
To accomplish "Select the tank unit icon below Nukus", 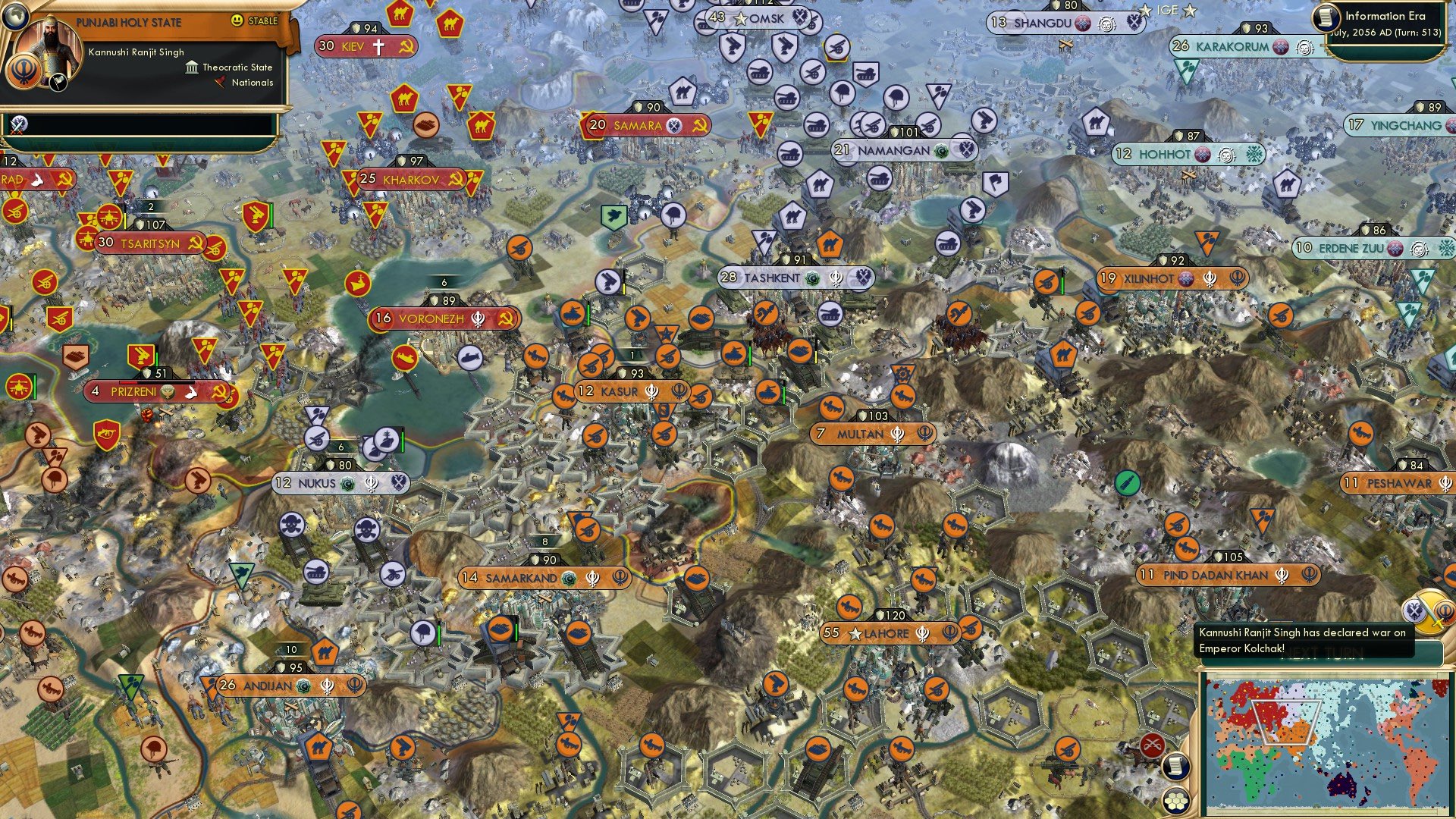I will [x=316, y=571].
